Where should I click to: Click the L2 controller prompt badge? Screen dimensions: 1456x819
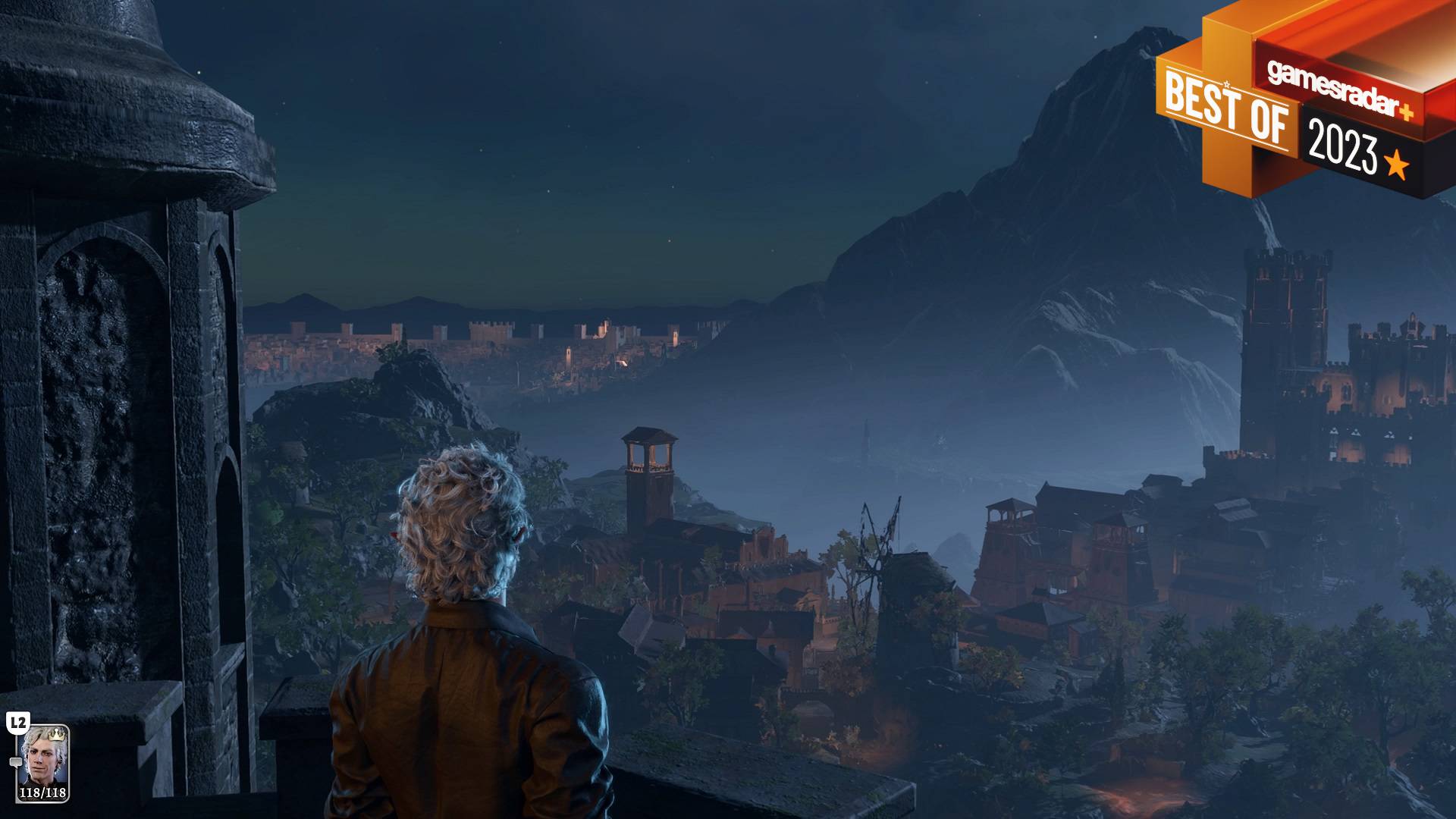(18, 722)
